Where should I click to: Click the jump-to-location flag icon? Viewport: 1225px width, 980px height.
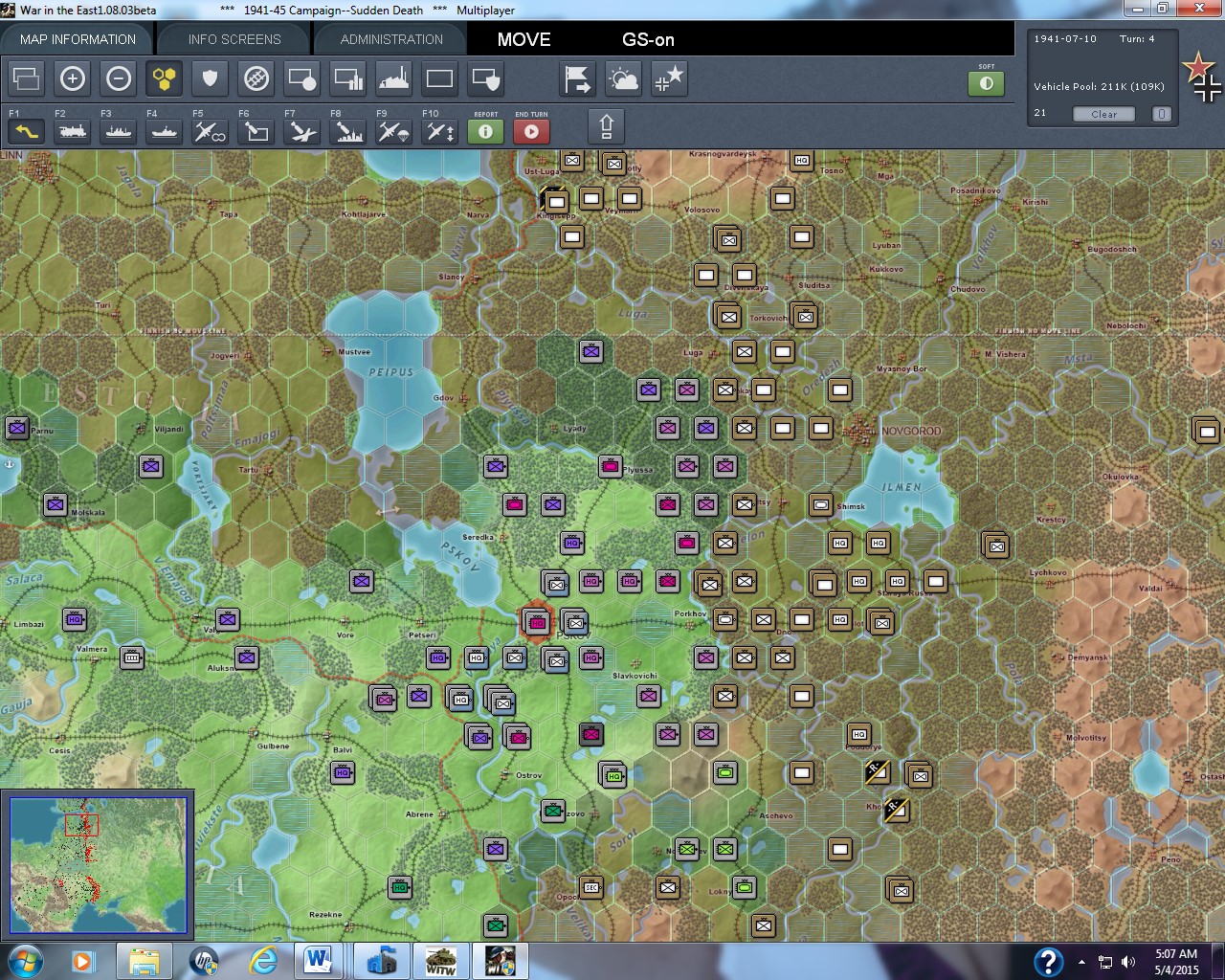click(577, 79)
